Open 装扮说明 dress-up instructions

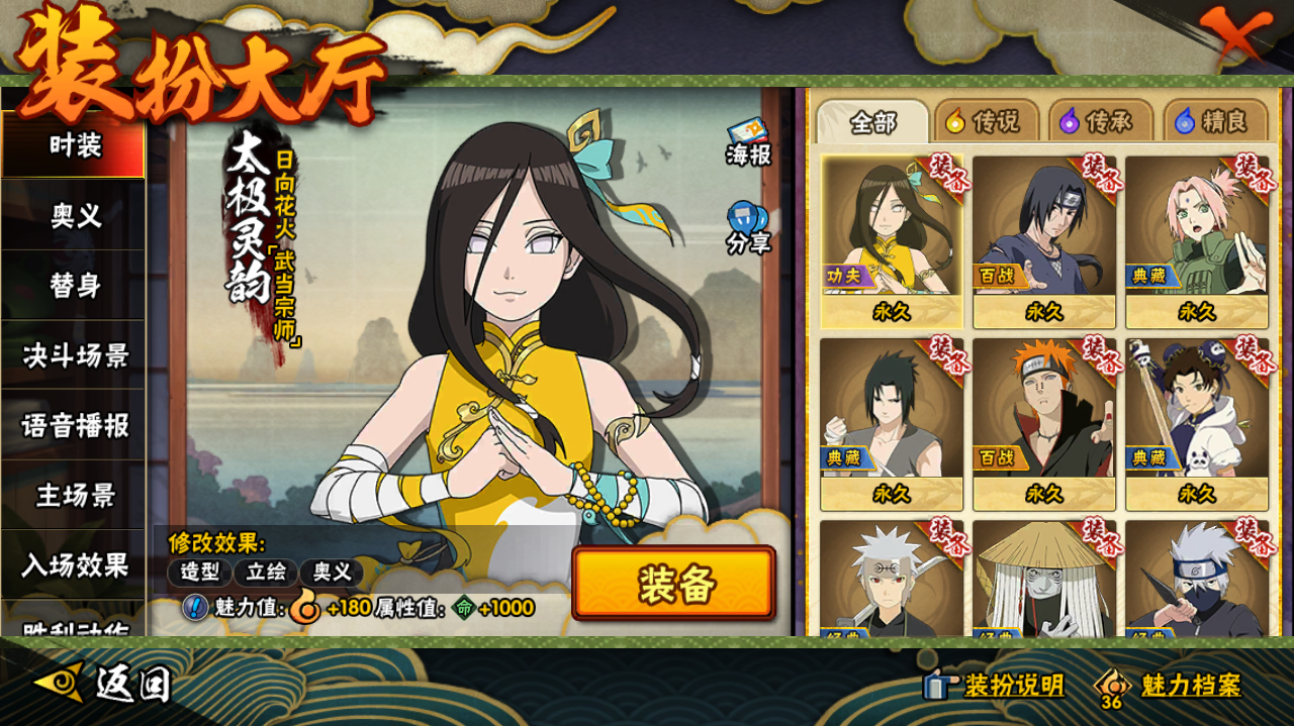995,686
